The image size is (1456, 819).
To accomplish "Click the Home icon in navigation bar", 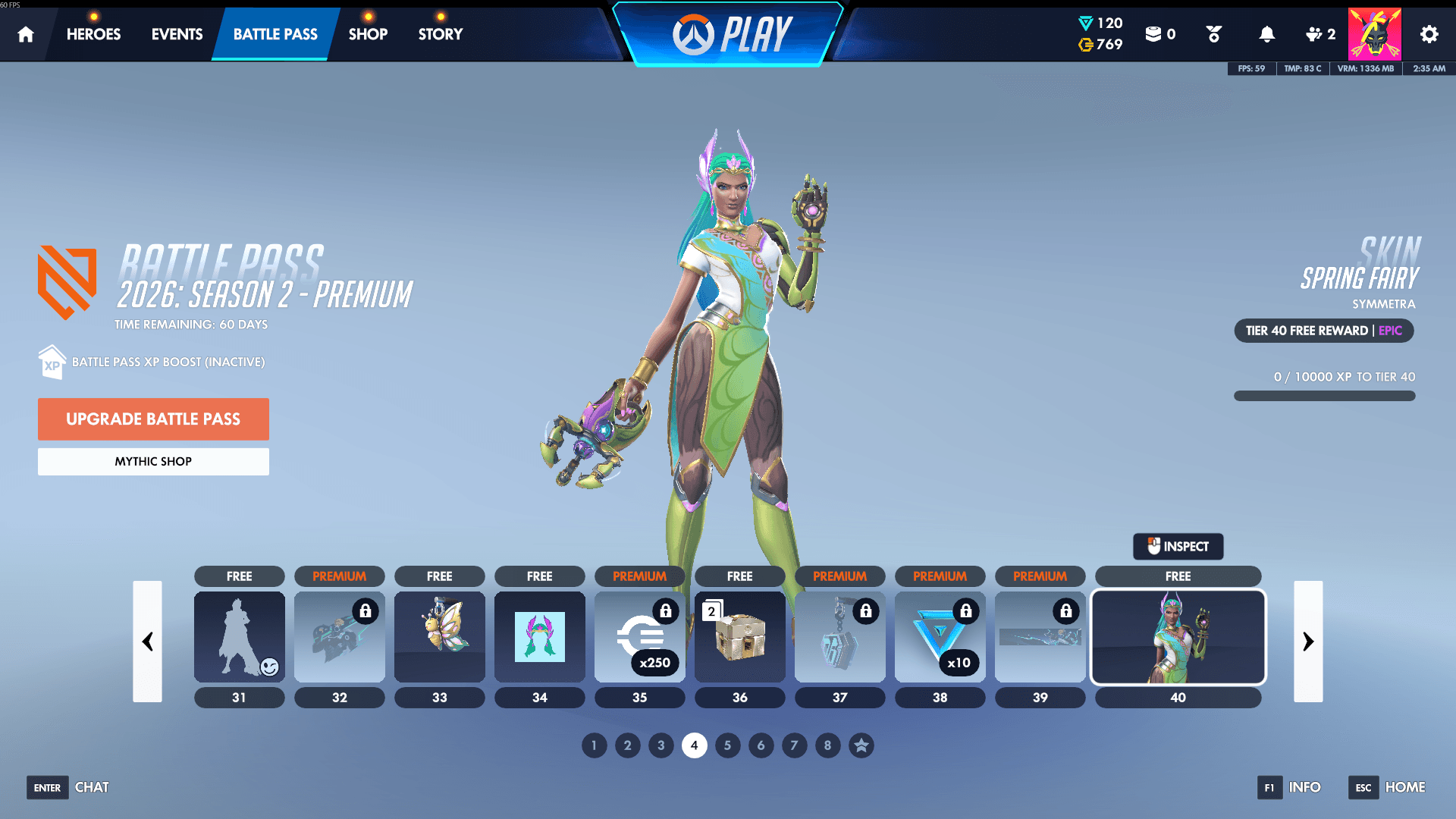I will click(x=25, y=33).
